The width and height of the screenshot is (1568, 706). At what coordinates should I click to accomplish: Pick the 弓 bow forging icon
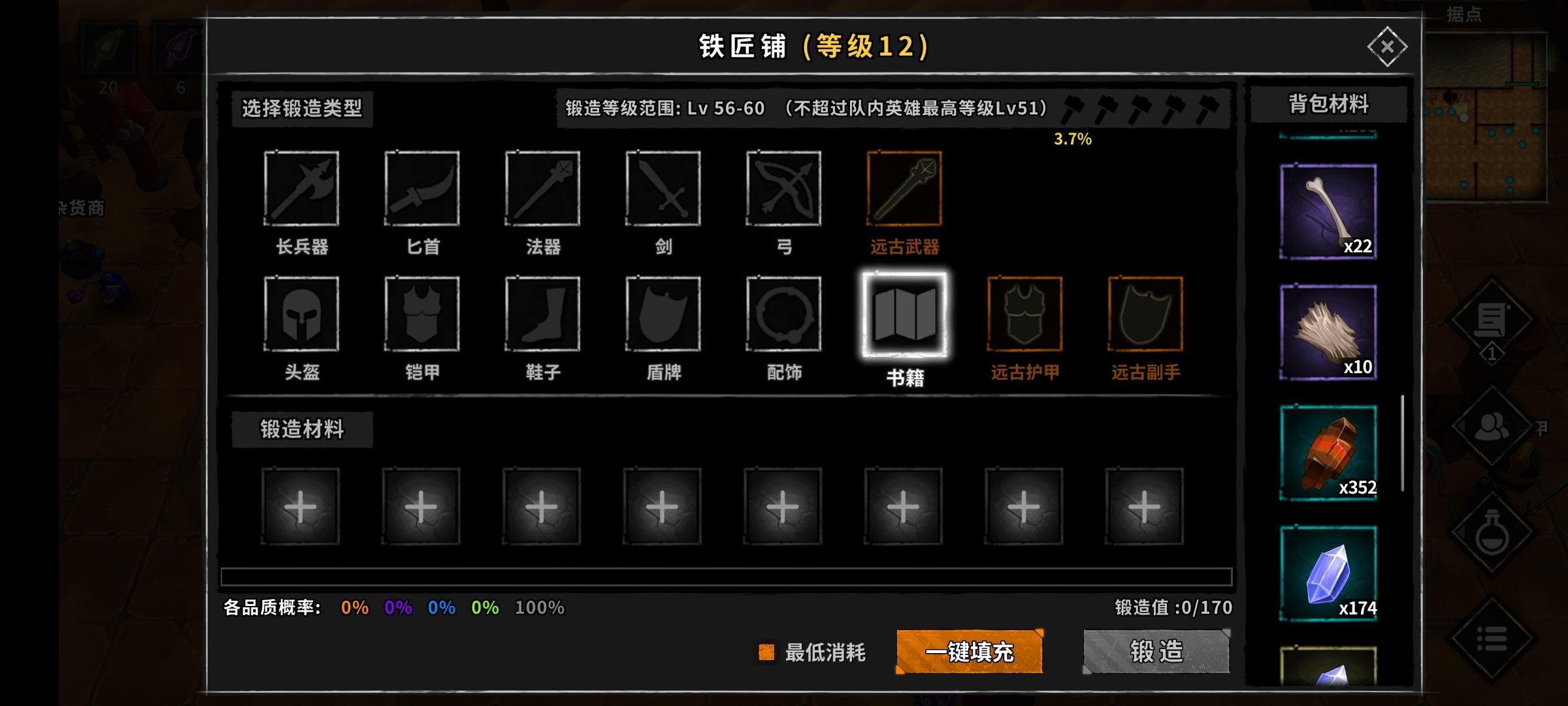click(x=783, y=190)
